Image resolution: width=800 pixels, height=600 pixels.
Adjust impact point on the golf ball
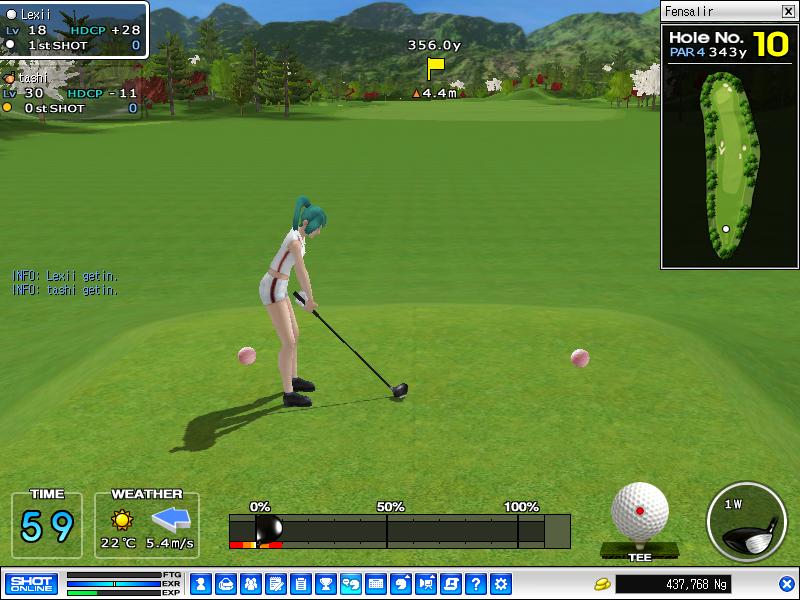pyautogui.click(x=640, y=511)
